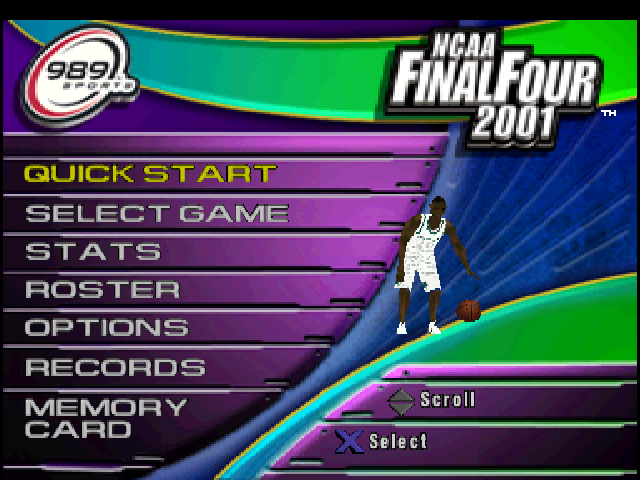Select the Quick Start menu entry
This screenshot has height=480, width=640.
click(150, 173)
